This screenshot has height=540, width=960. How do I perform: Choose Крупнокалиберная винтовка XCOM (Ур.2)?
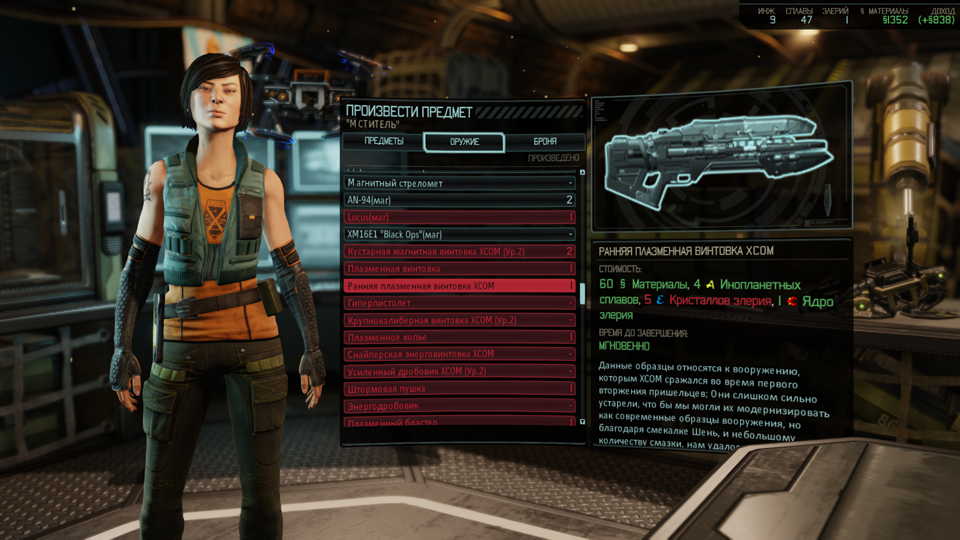460,320
